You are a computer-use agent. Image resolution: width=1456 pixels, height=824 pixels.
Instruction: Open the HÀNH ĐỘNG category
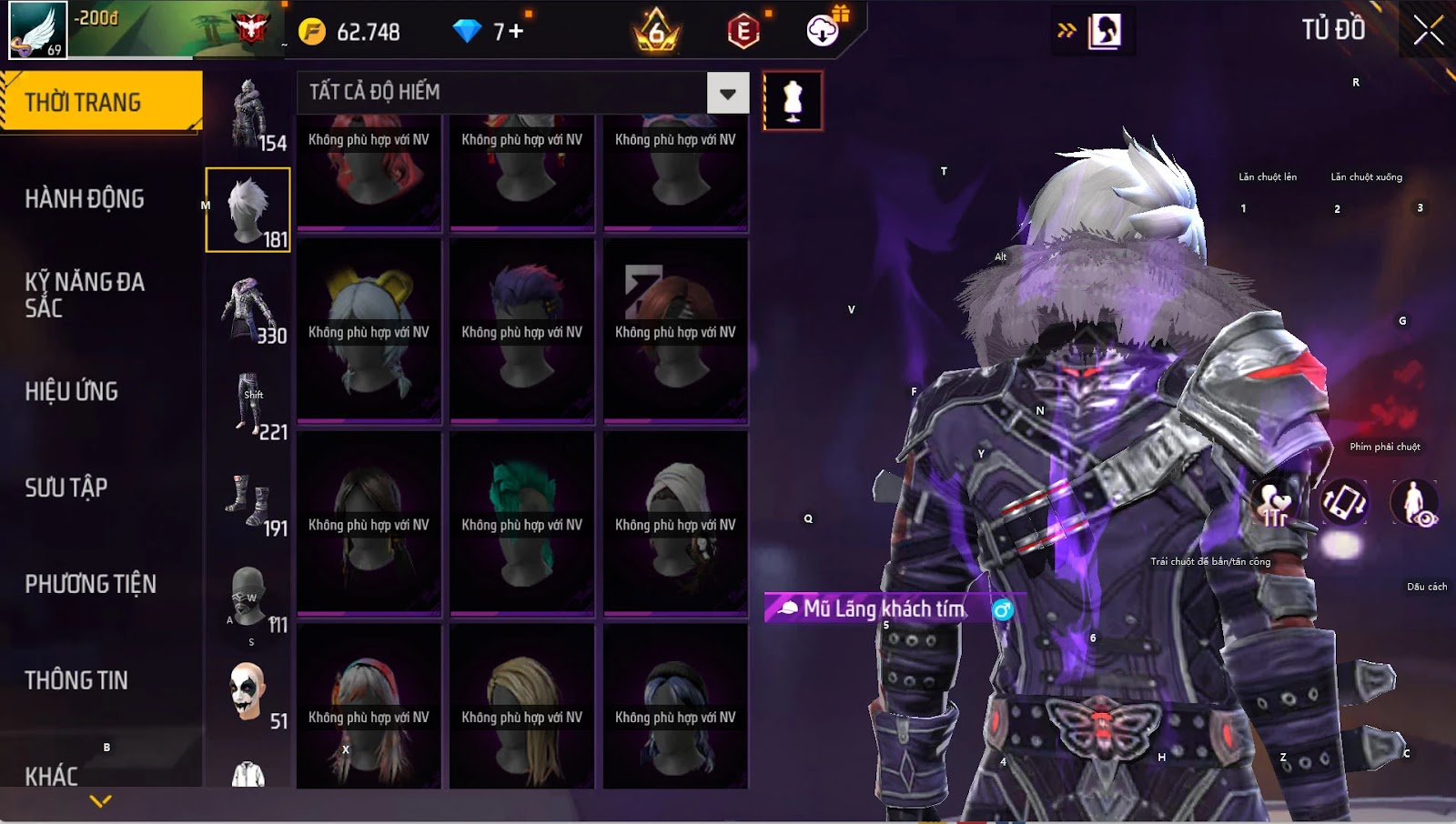coord(85,198)
